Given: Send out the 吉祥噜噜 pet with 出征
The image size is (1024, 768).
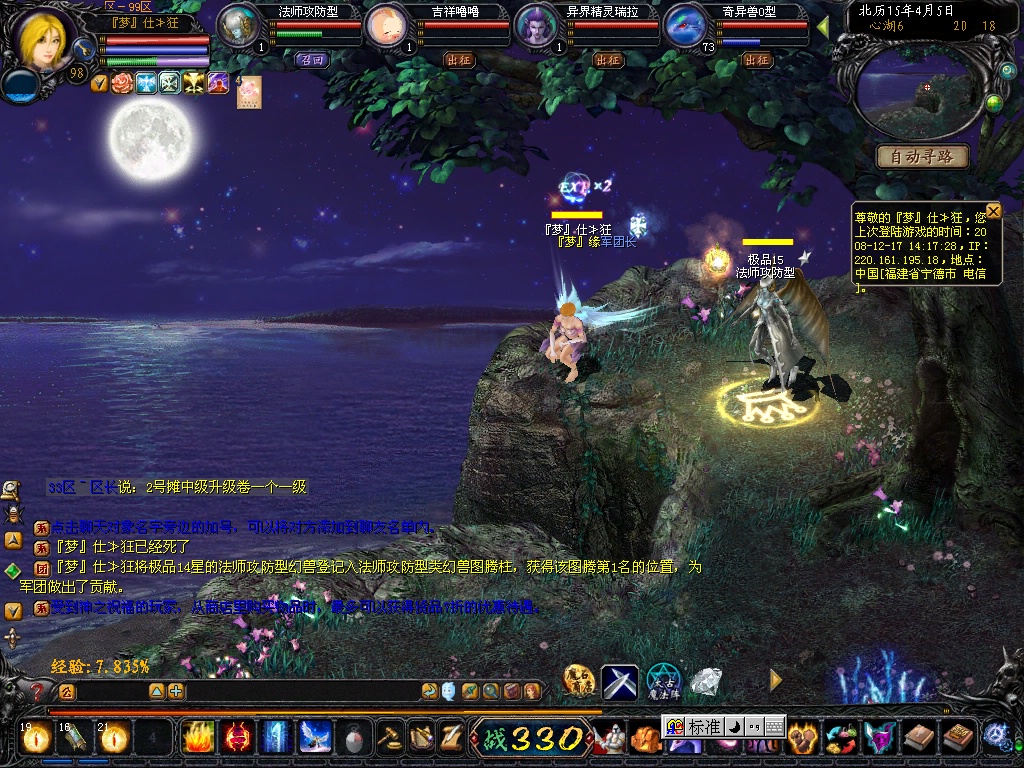Looking at the screenshot, I should click(x=458, y=60).
